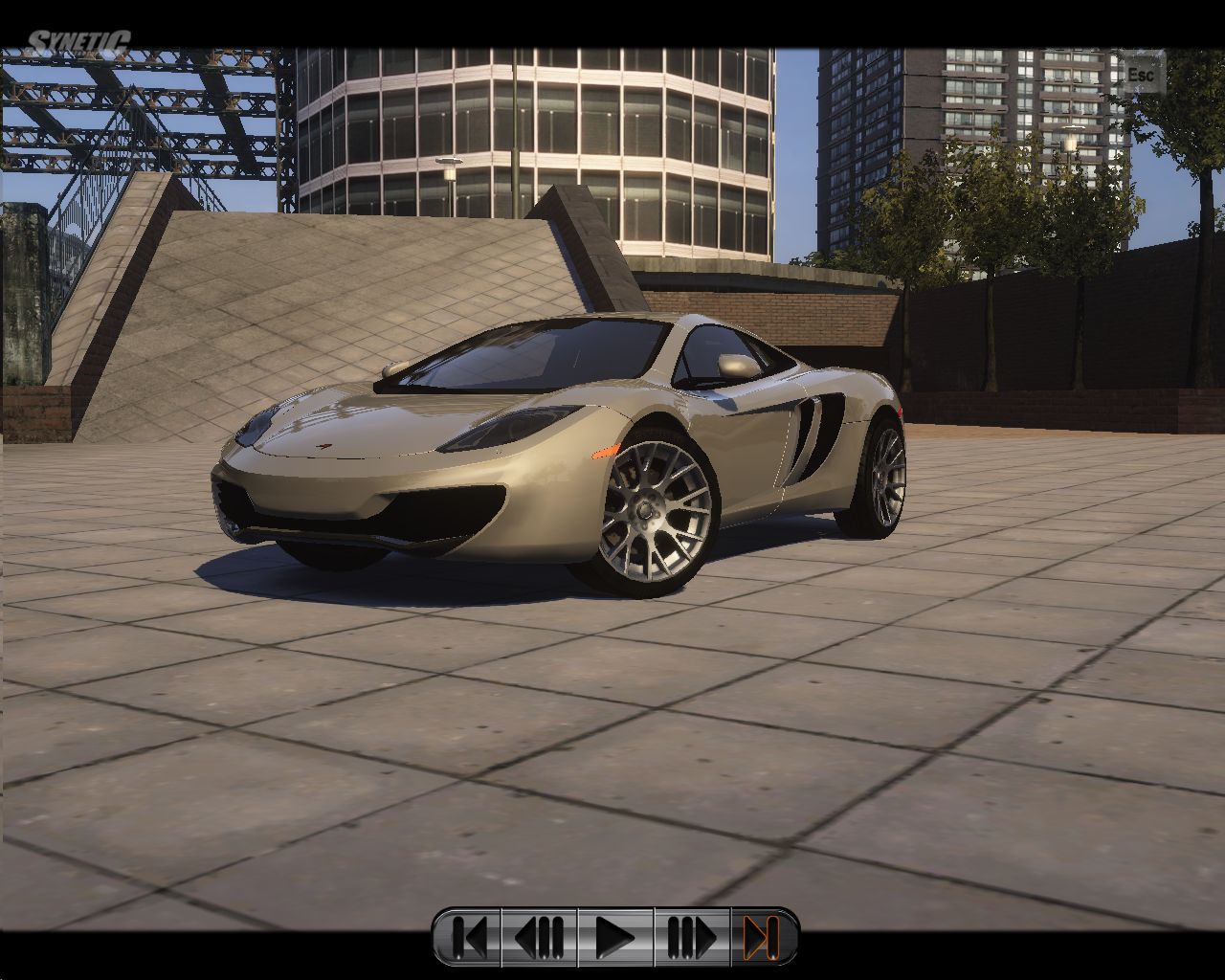Fast forward the replay

691,937
